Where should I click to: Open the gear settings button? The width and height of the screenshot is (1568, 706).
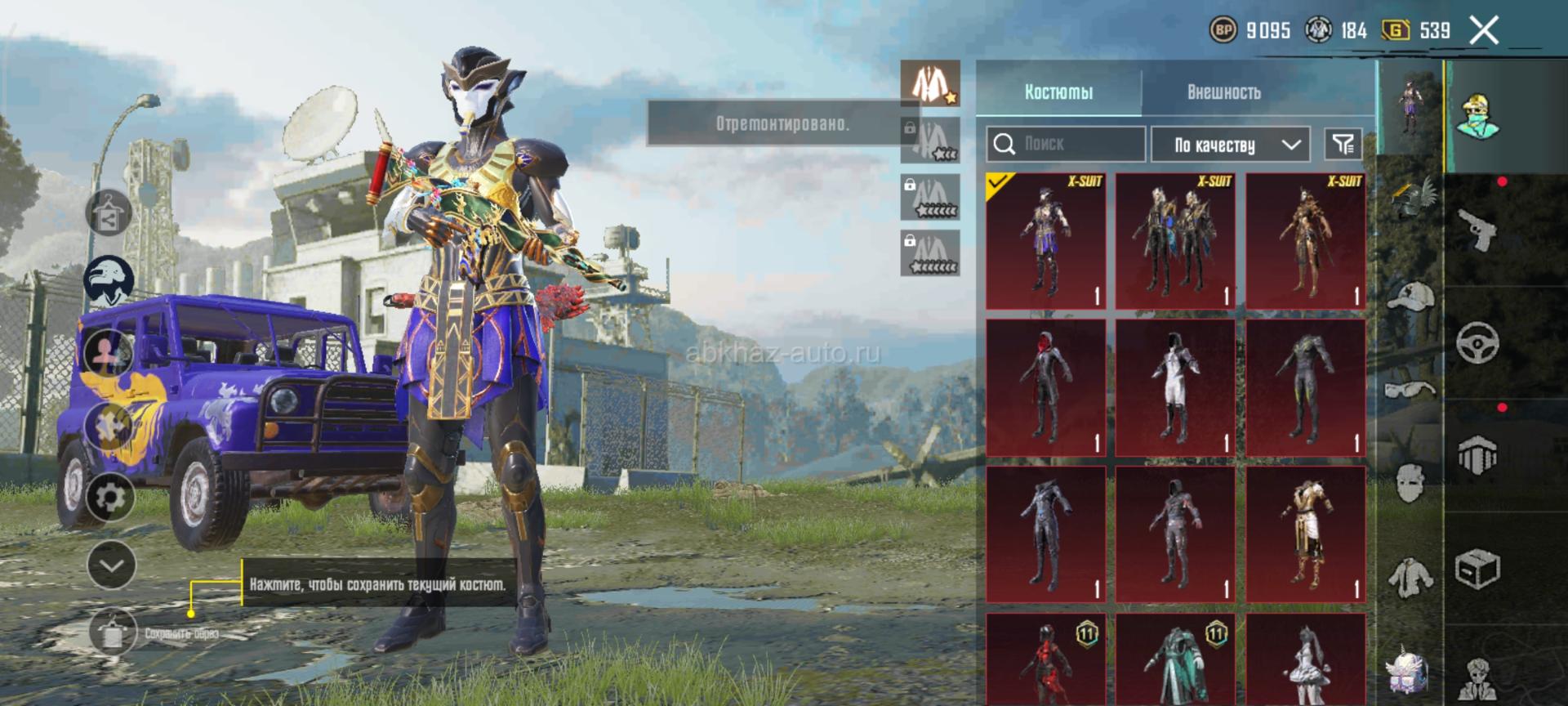111,496
